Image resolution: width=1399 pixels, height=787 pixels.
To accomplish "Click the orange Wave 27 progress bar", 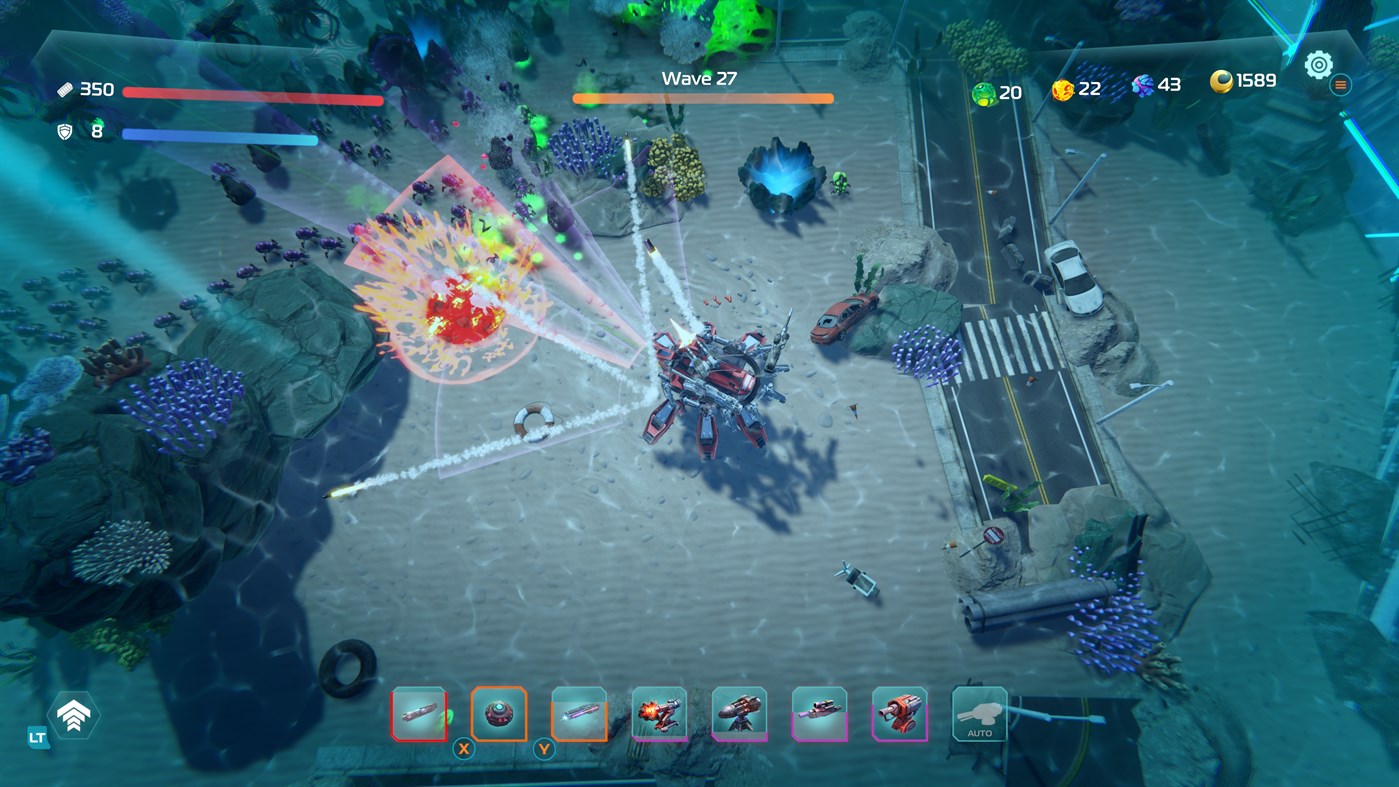I will click(x=702, y=97).
